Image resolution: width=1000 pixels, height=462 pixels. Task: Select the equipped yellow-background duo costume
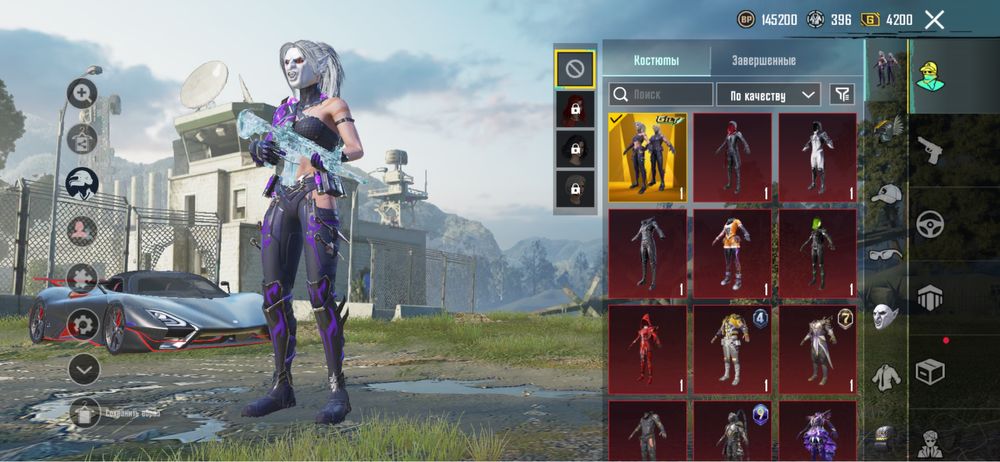[647, 157]
